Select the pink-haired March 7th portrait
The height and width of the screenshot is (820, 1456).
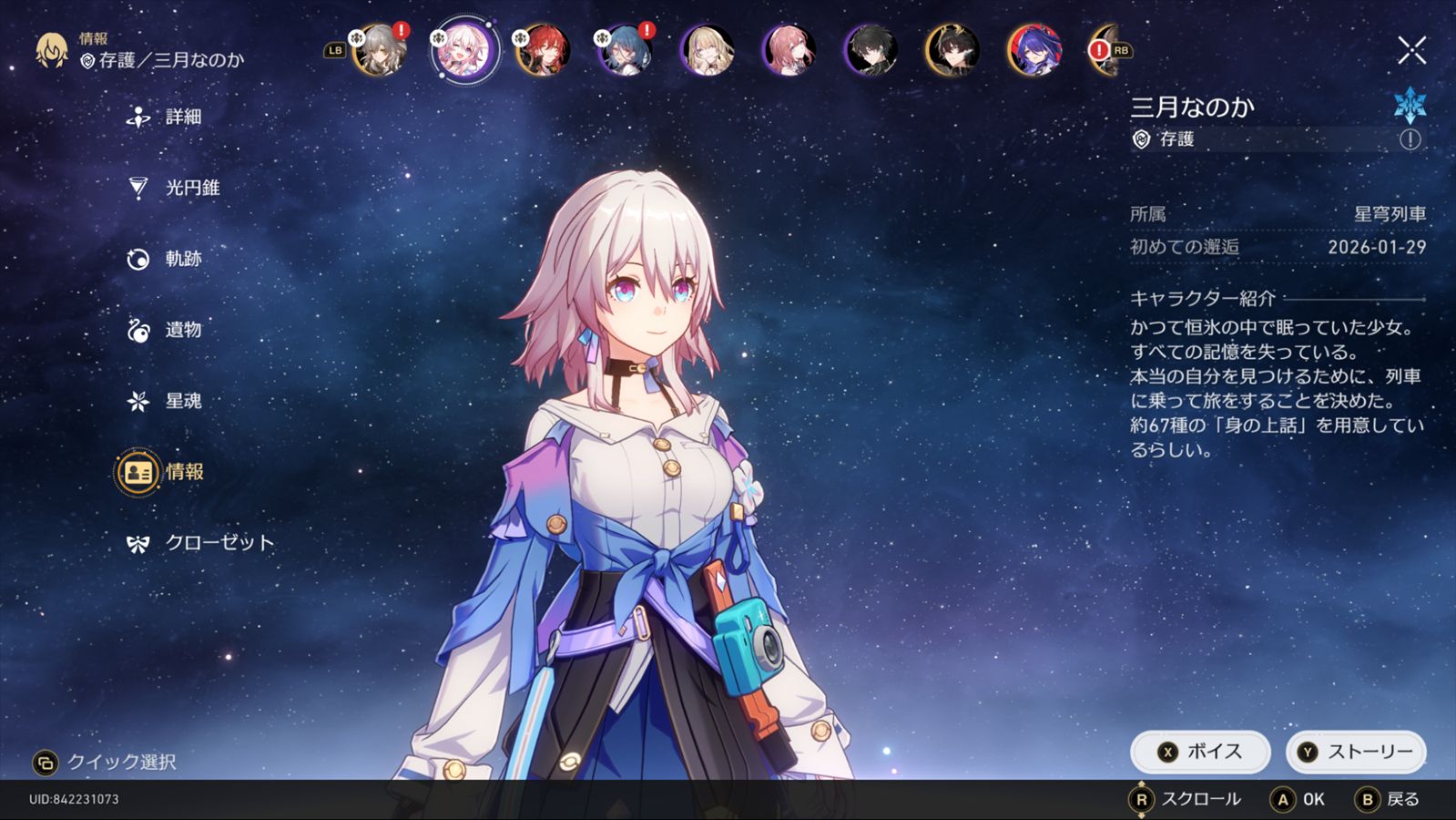tap(461, 50)
